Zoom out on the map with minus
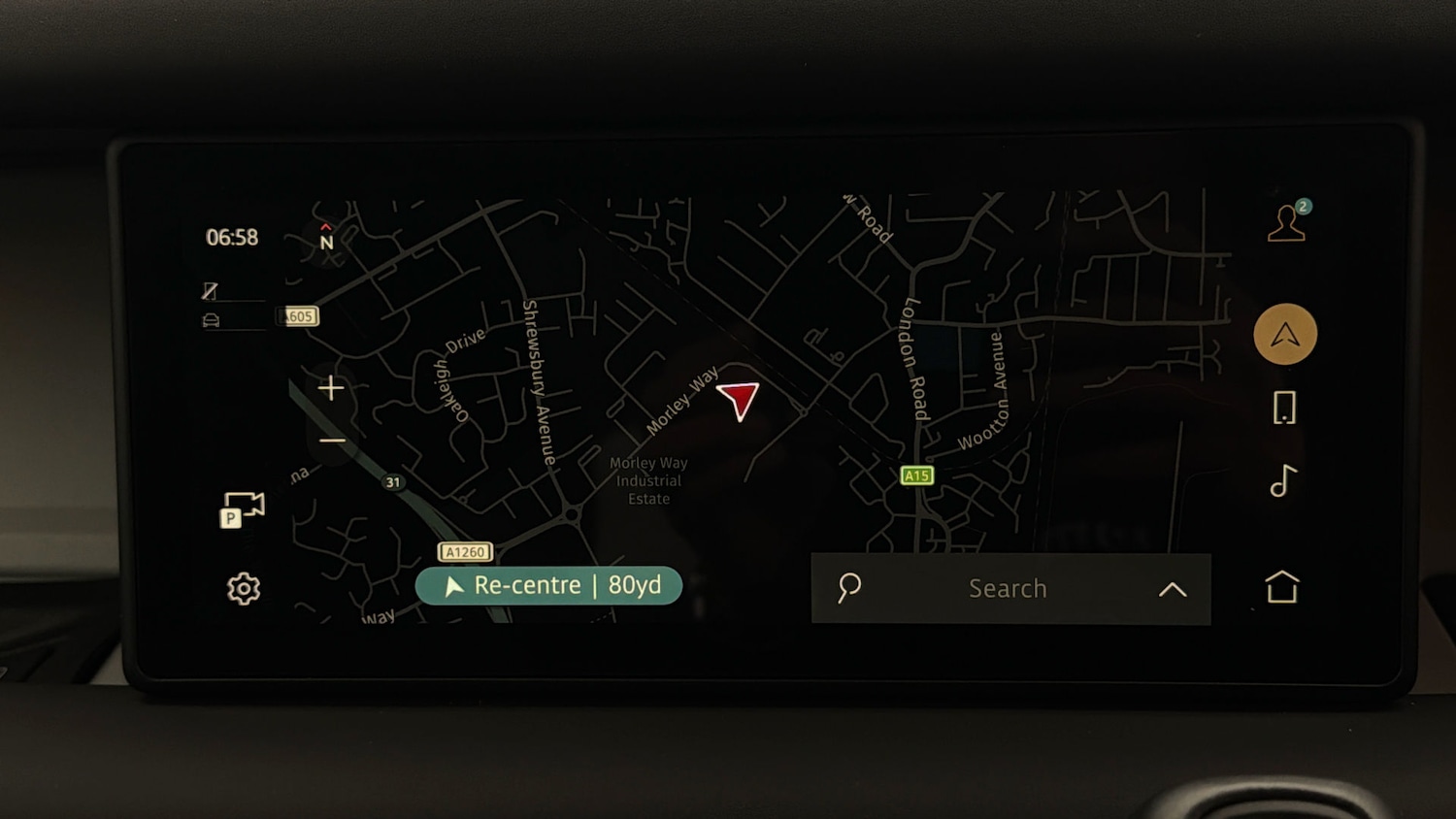The image size is (1456, 819). coord(330,441)
